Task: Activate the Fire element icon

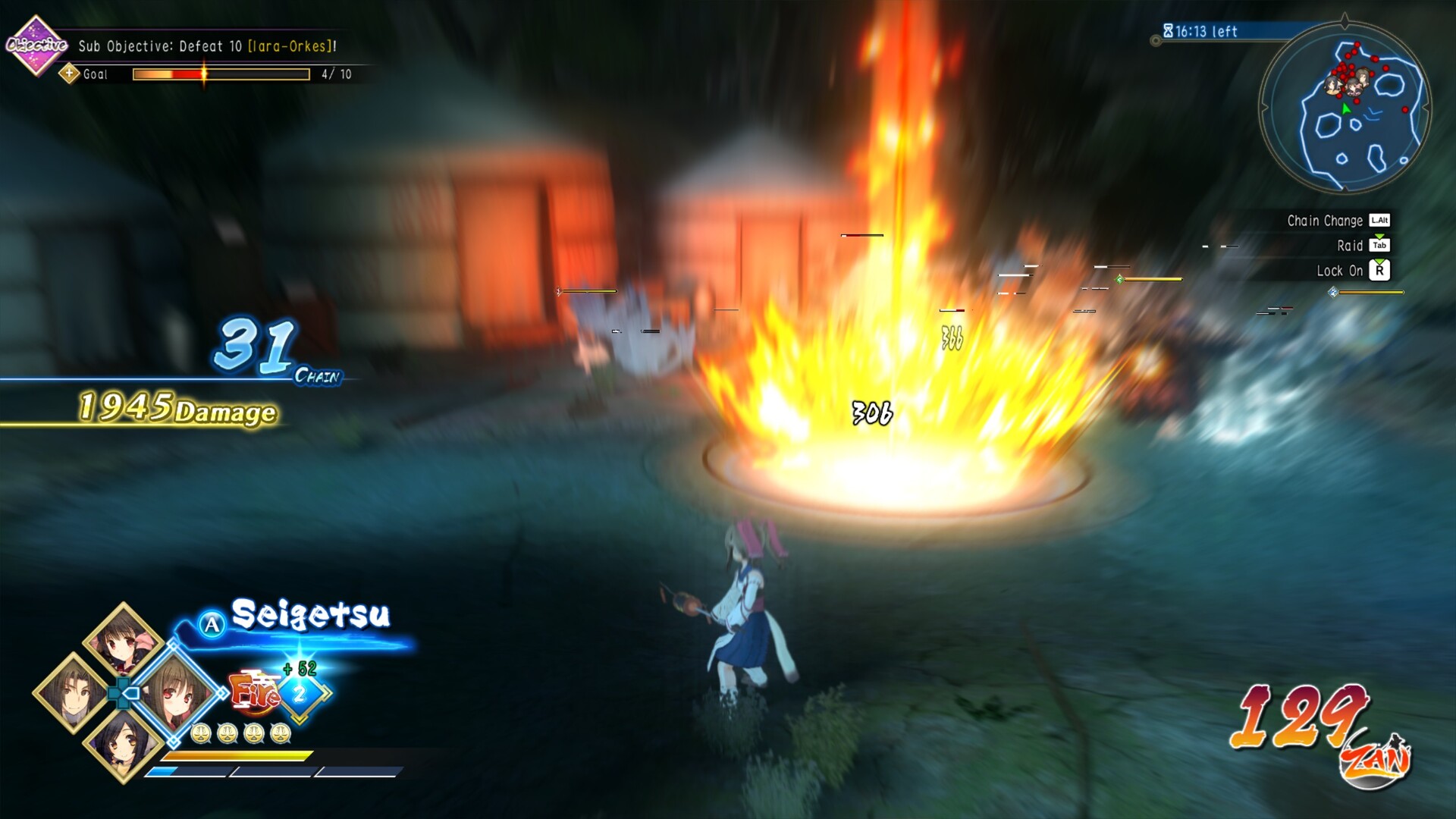Action: tap(254, 692)
